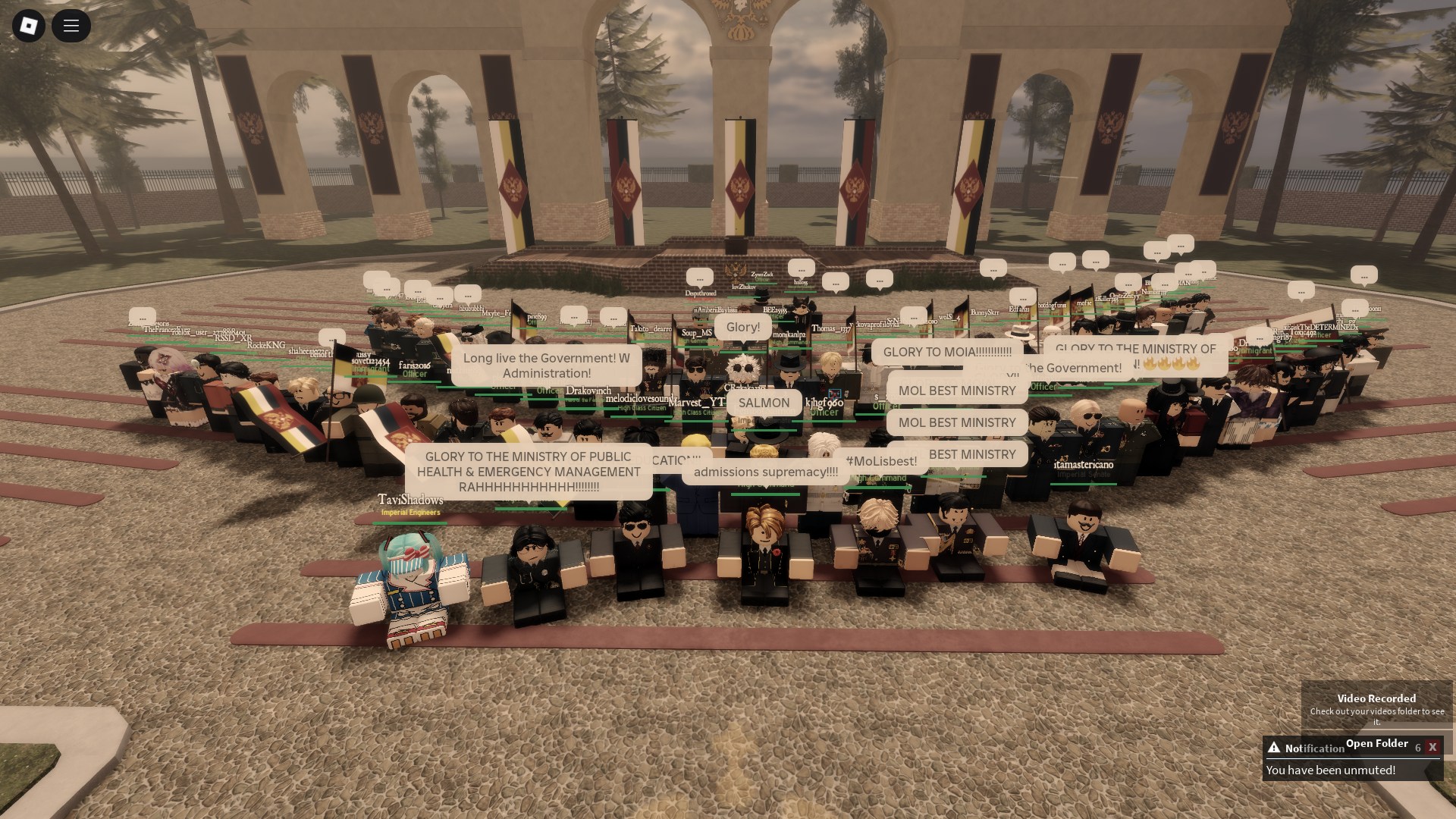Close the unmuted notification with the X
The width and height of the screenshot is (1456, 819).
point(1432,747)
